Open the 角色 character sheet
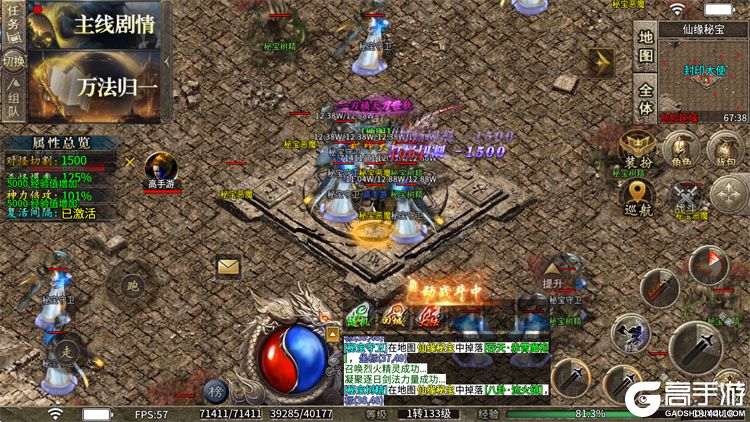The width and height of the screenshot is (750, 422). [682, 150]
